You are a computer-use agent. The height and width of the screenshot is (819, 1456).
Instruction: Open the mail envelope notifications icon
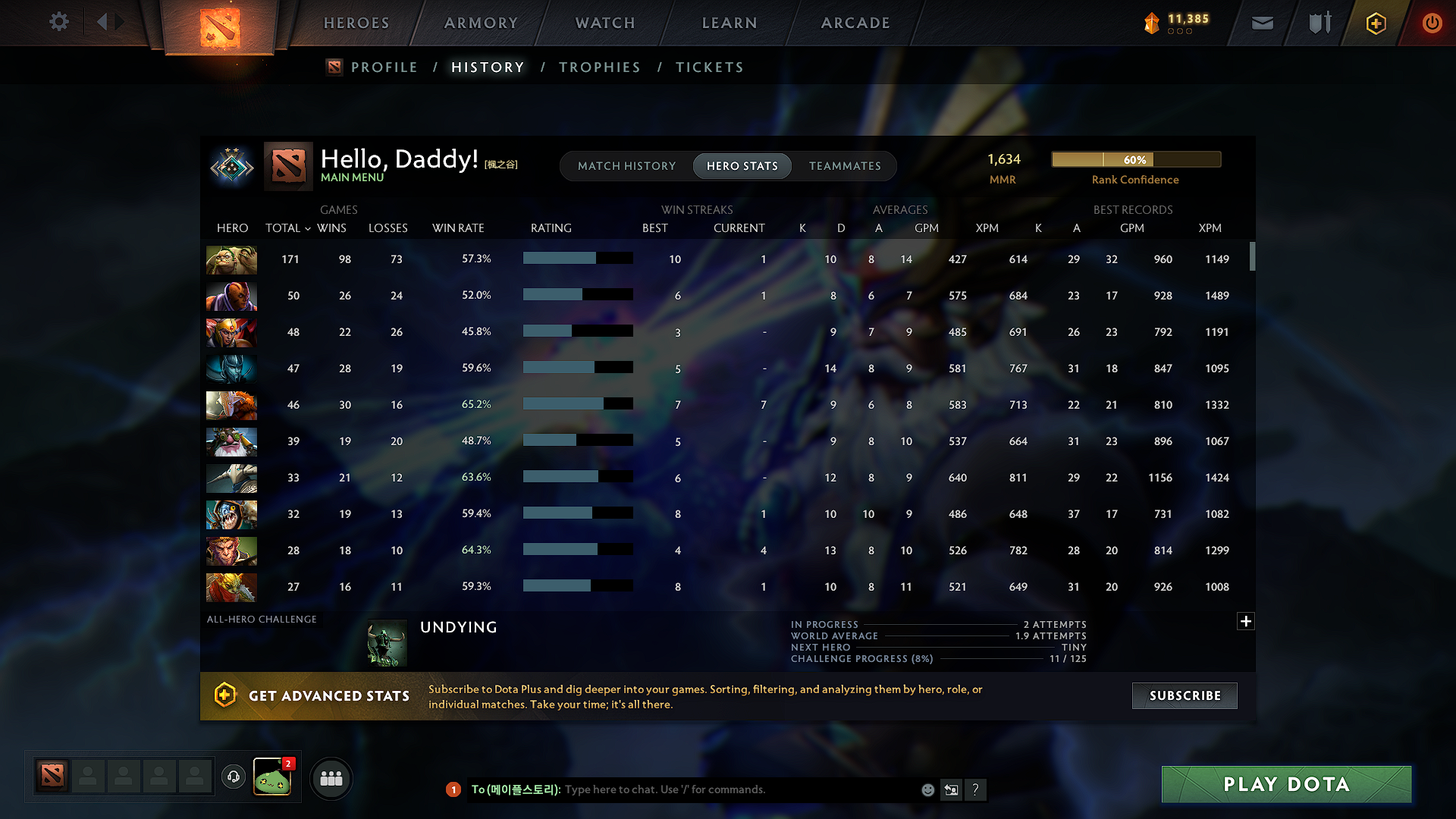pos(1262,23)
